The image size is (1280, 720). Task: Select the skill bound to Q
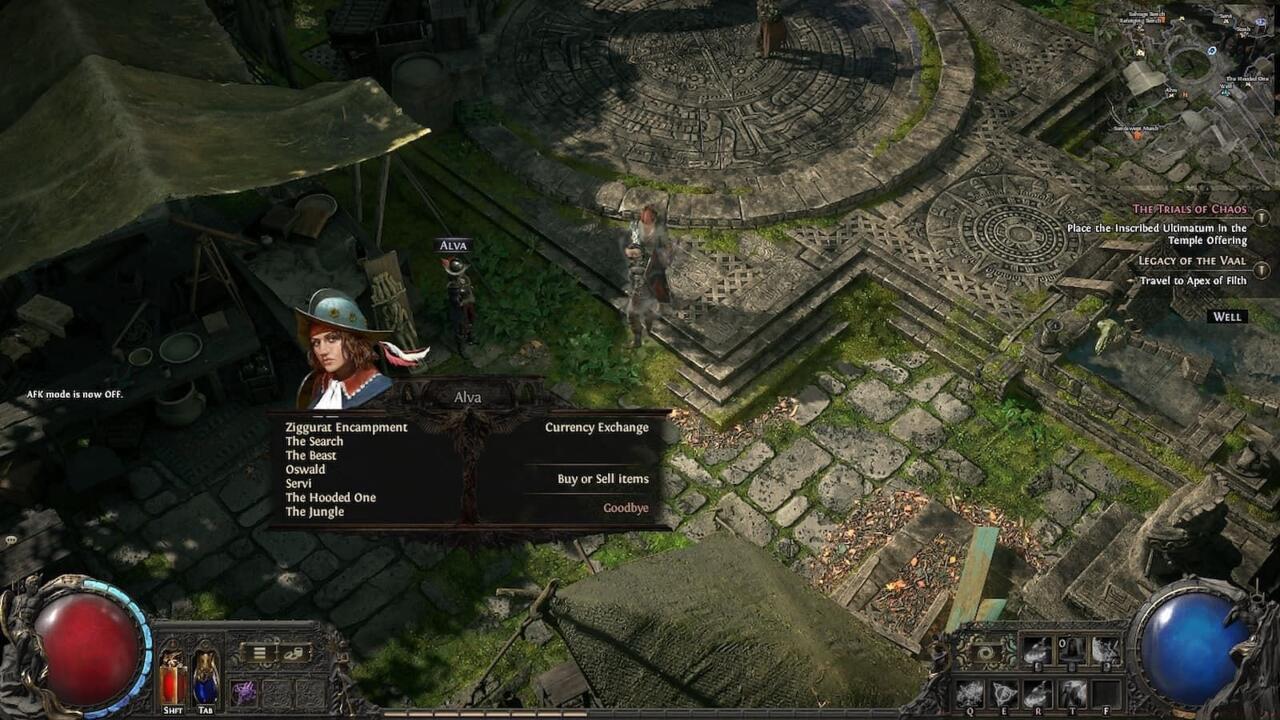968,692
